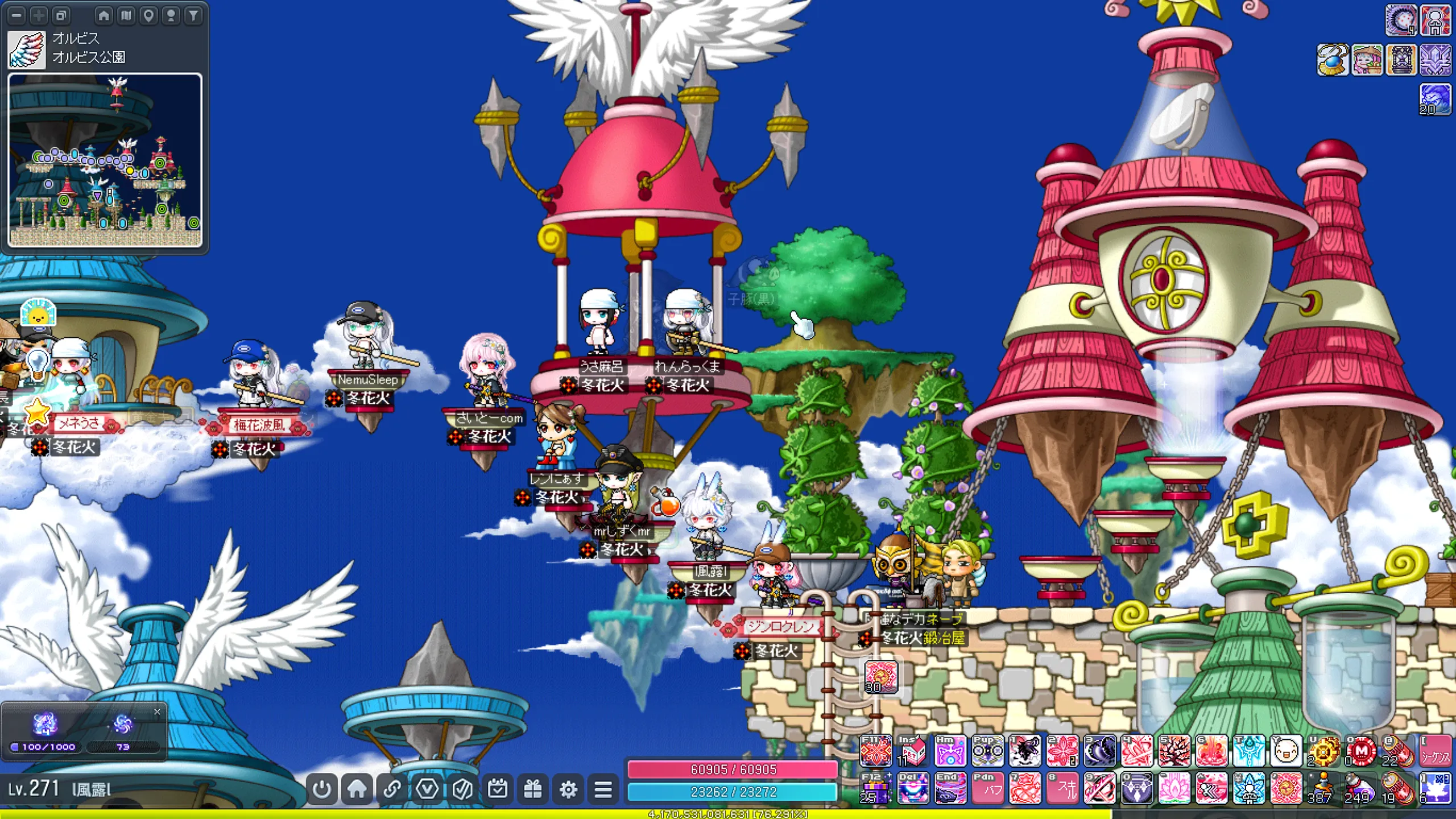Open the three-line hamburger menu

tap(603, 789)
